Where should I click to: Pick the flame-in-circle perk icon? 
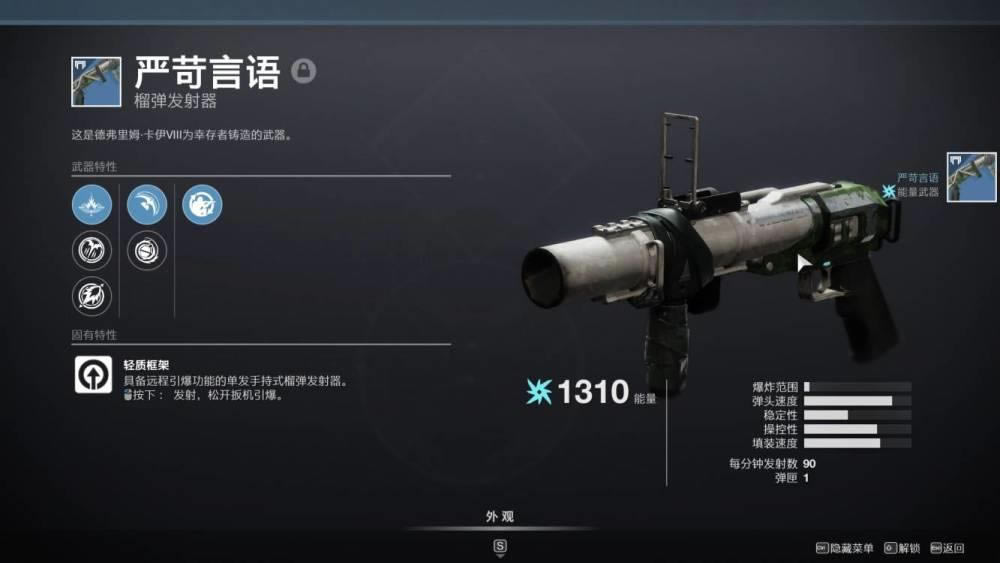tap(91, 296)
